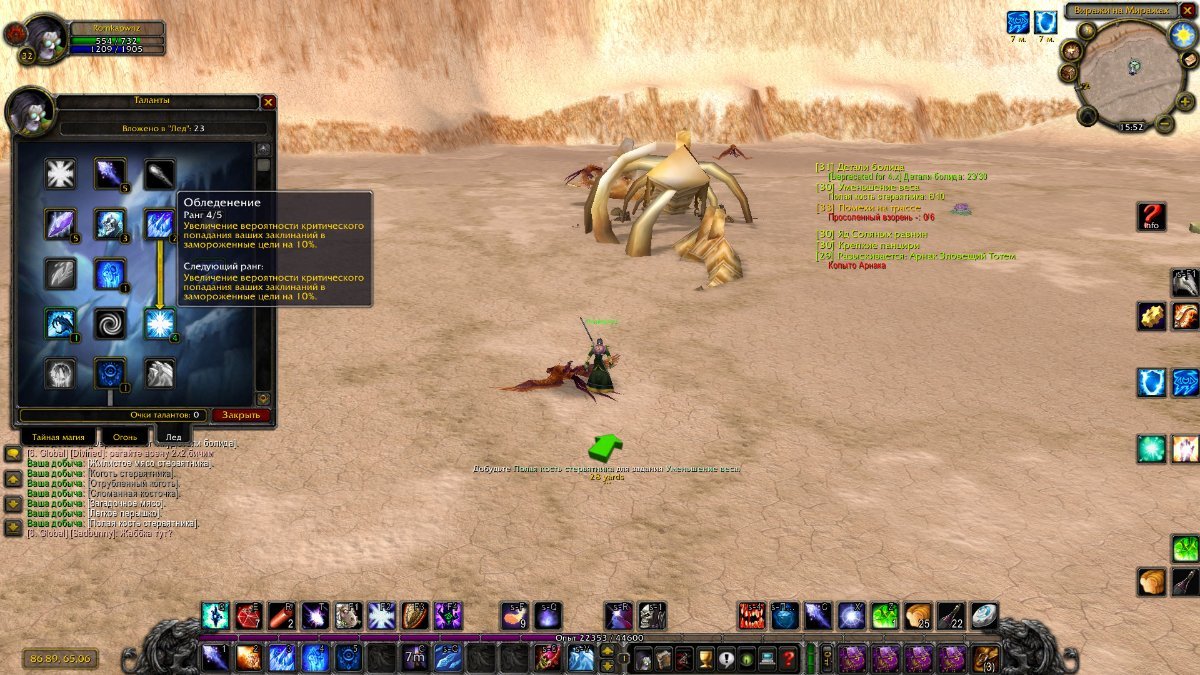Open the backpack bag slot
1200x675 pixels.
coord(987,658)
